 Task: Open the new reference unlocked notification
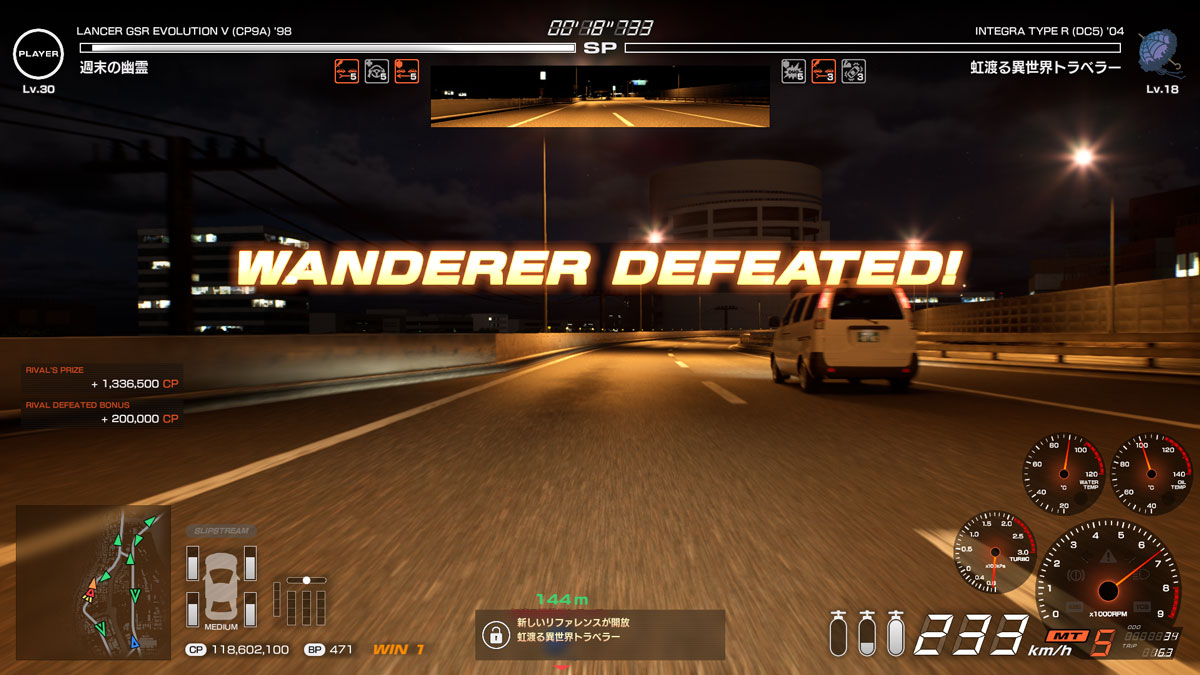click(600, 634)
